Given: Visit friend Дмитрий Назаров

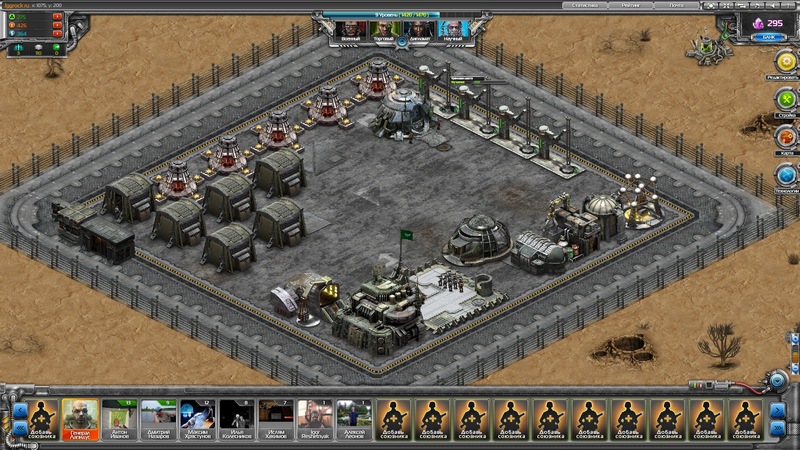Looking at the screenshot, I should pyautogui.click(x=158, y=416).
